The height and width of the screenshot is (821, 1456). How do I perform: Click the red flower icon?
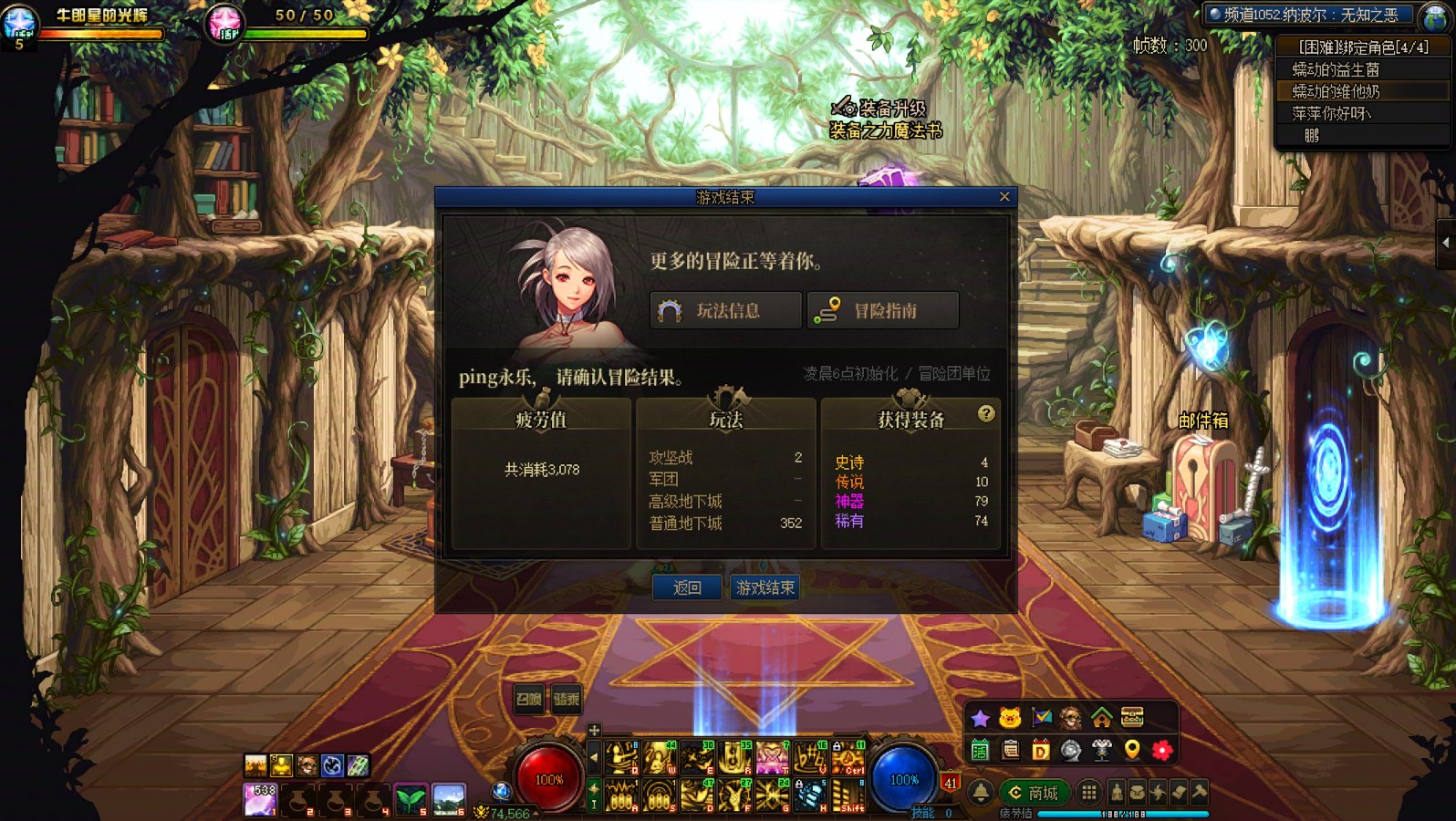(1162, 750)
